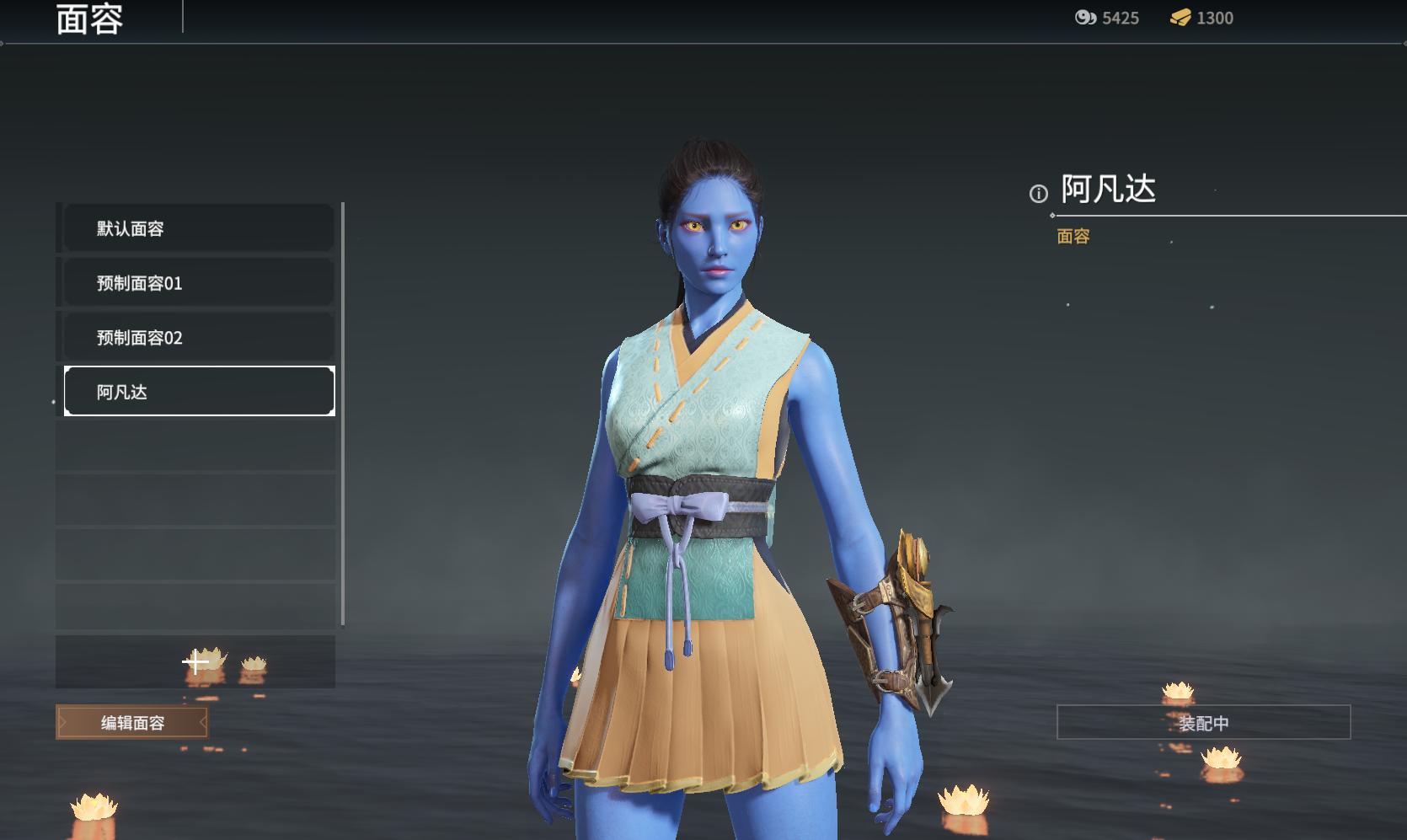Viewport: 1407px width, 840px height.
Task: Open the 编辑面容 face editor
Action: 132,723
